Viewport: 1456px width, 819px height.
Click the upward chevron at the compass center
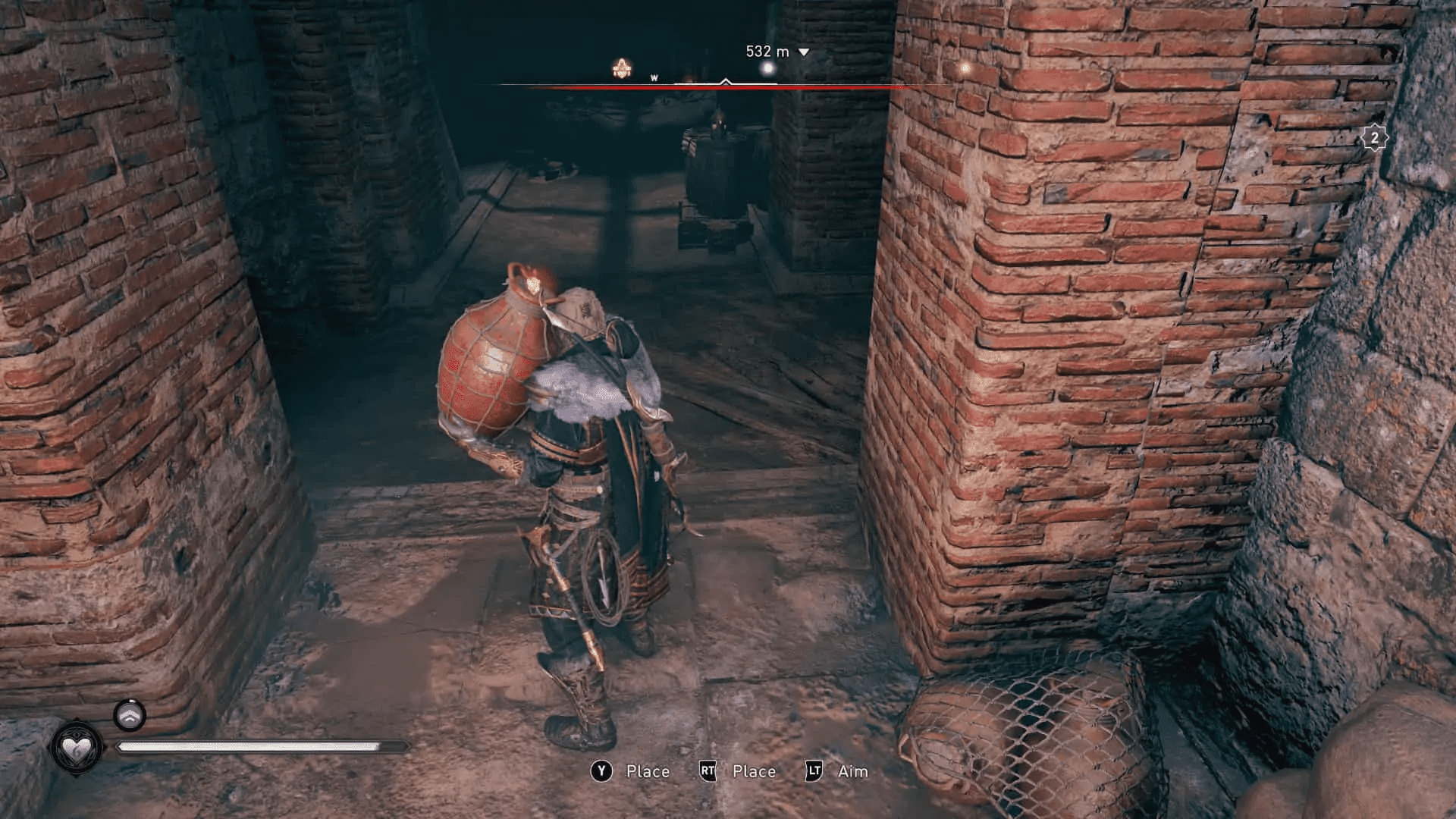726,80
